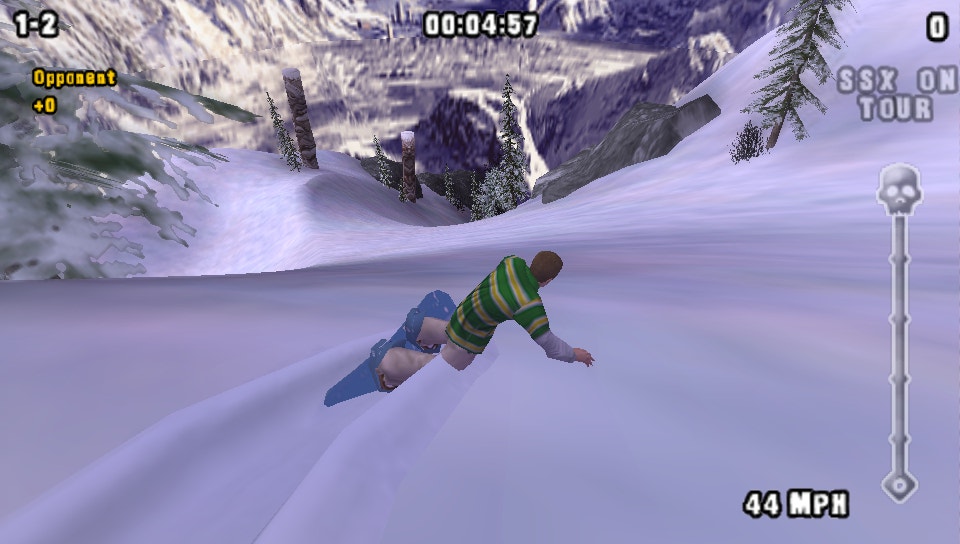Click the Opponent tracker label
The image size is (960, 544).
(74, 78)
